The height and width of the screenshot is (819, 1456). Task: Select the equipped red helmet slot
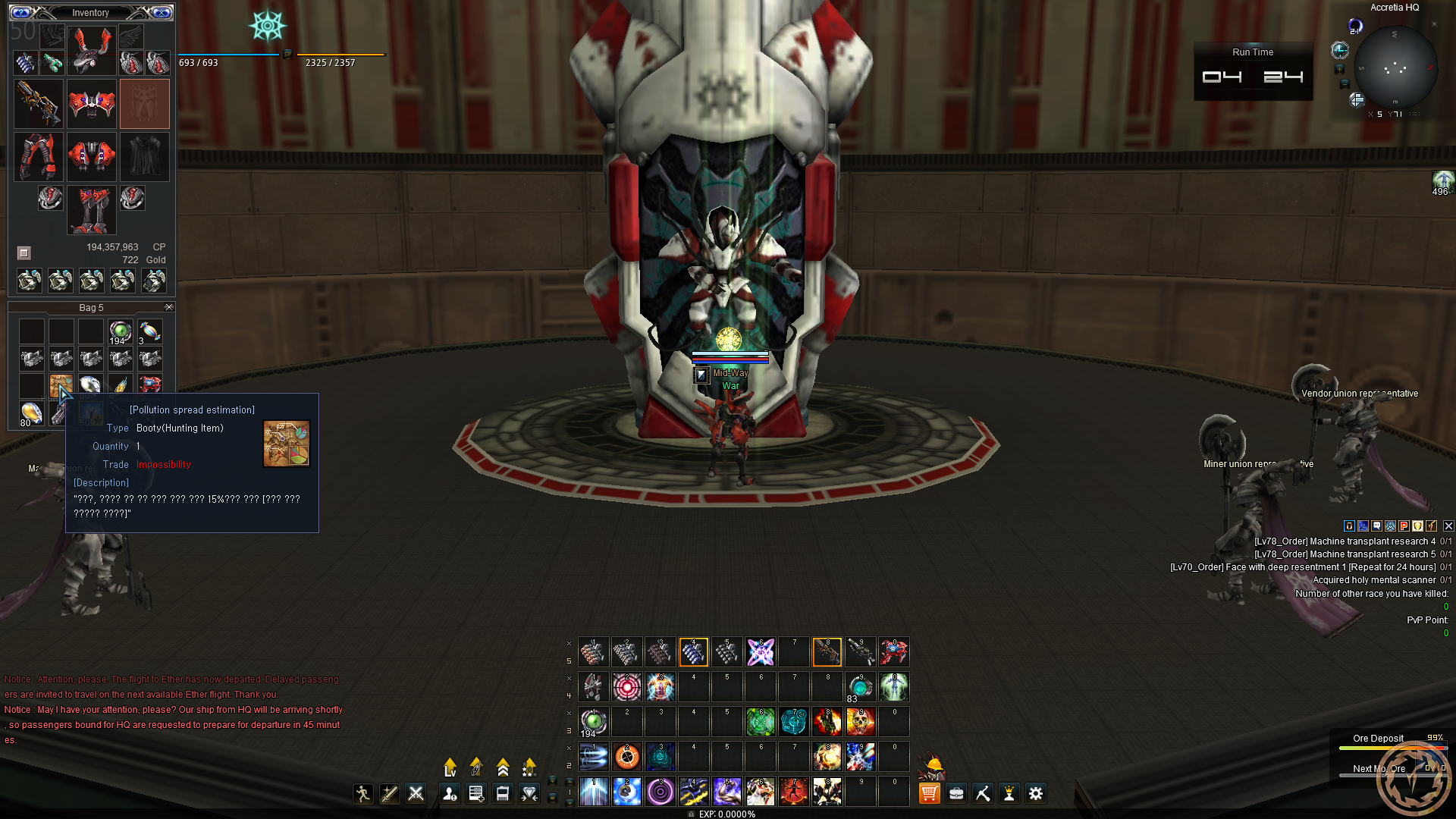pos(91,49)
